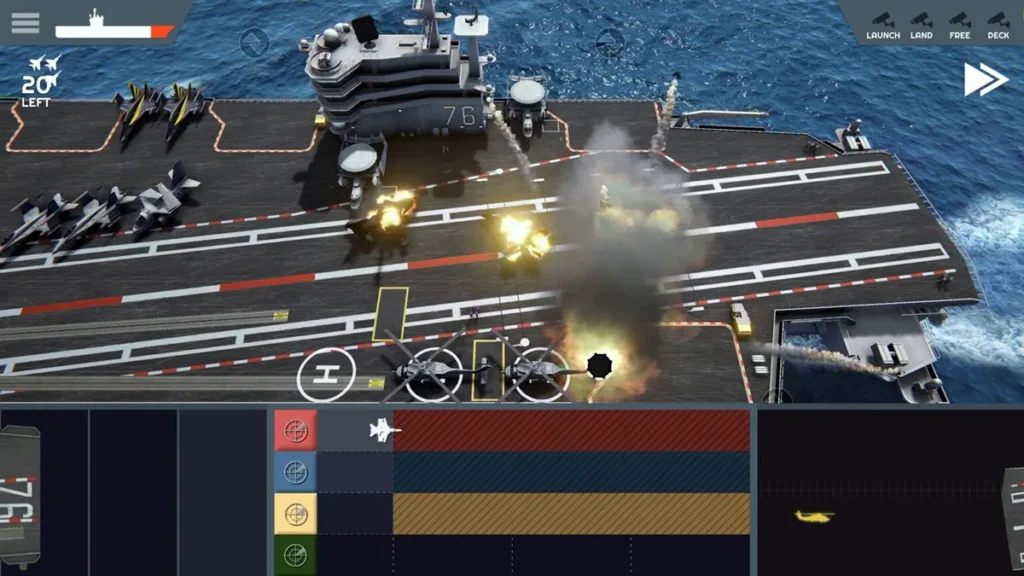Choose the green radar target lane
The image size is (1024, 576).
[x=295, y=554]
